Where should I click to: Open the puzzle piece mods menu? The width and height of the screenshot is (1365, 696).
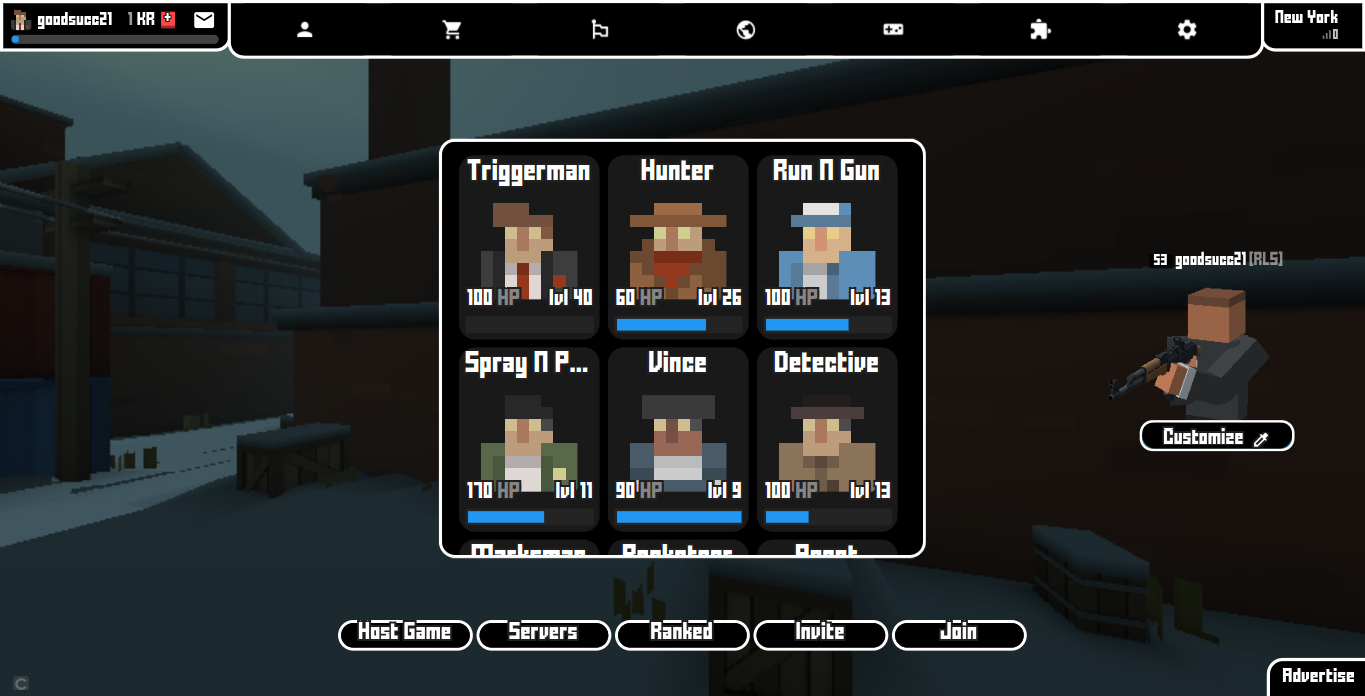tap(1040, 30)
